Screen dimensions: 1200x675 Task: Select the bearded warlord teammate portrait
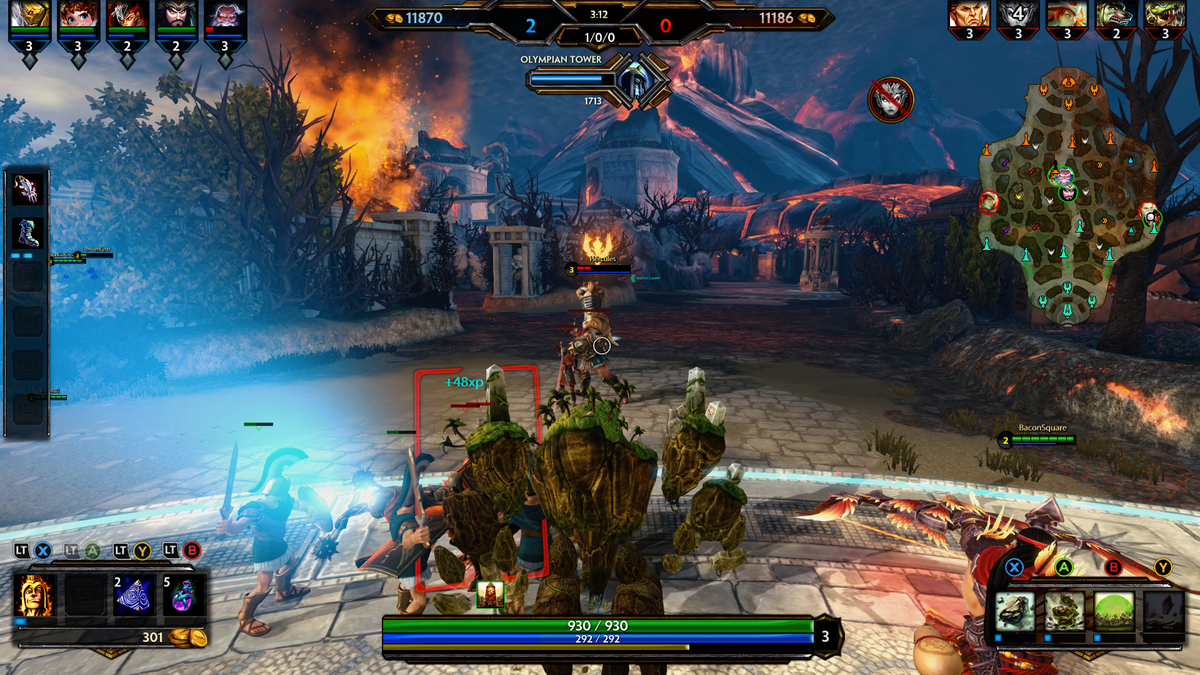point(176,16)
